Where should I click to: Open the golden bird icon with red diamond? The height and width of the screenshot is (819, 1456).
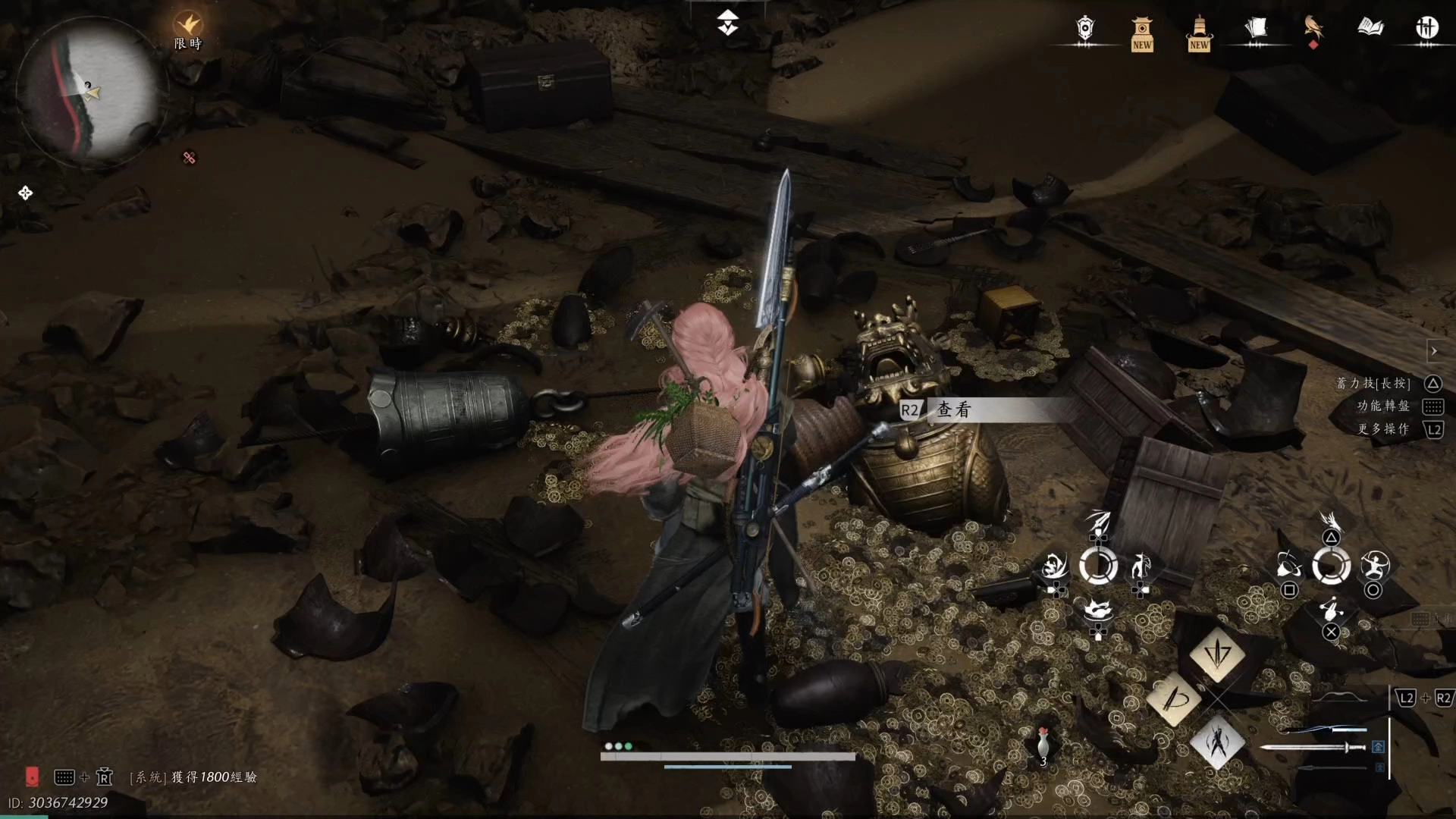pos(1313,30)
